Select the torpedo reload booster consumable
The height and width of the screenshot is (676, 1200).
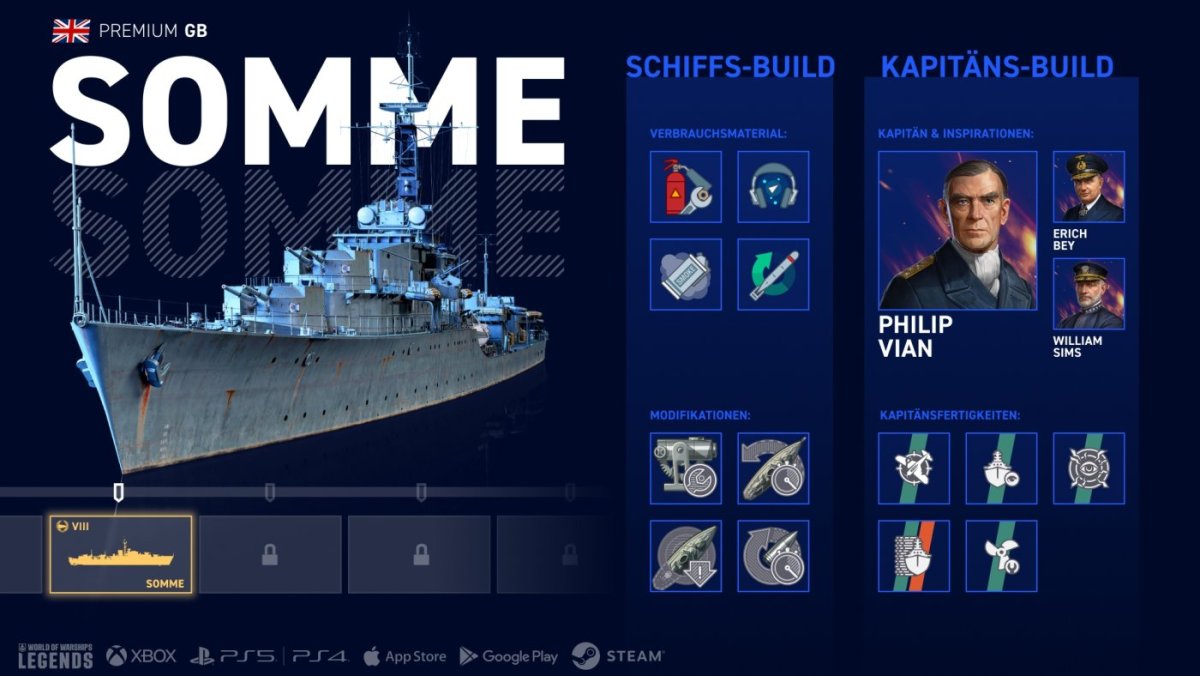pos(773,274)
